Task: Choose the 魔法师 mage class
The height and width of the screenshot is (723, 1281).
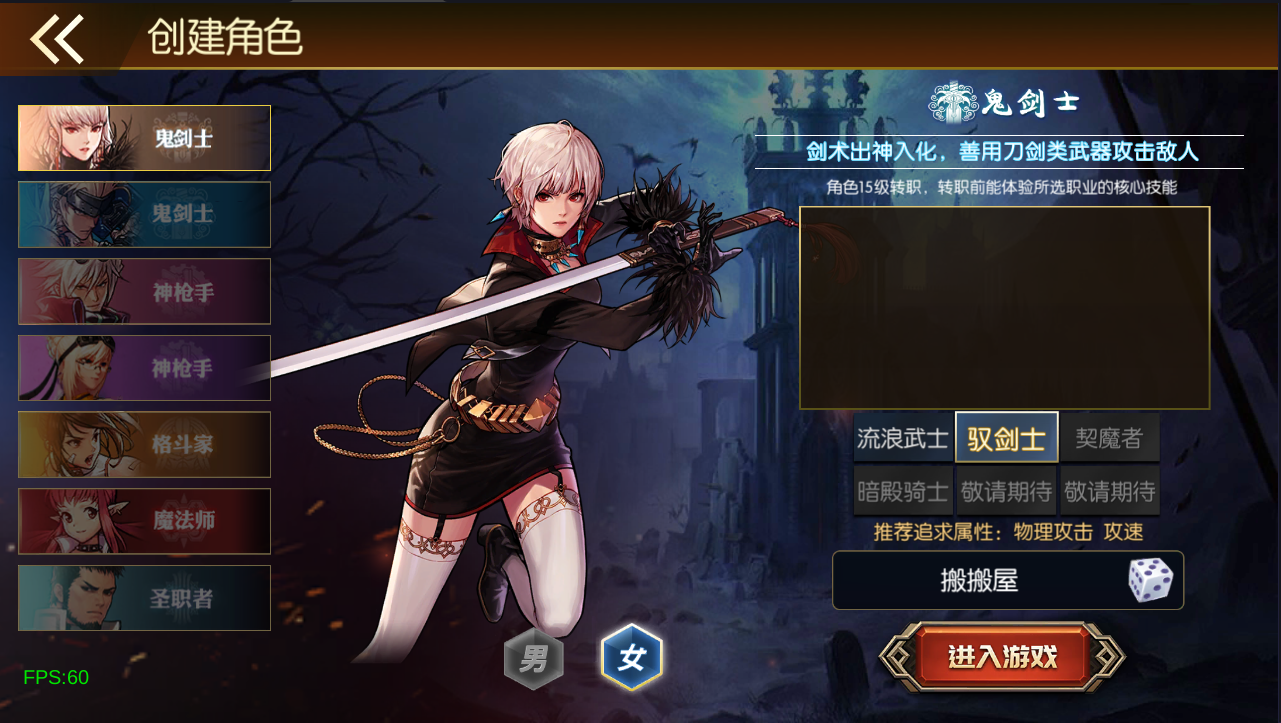Action: click(144, 521)
